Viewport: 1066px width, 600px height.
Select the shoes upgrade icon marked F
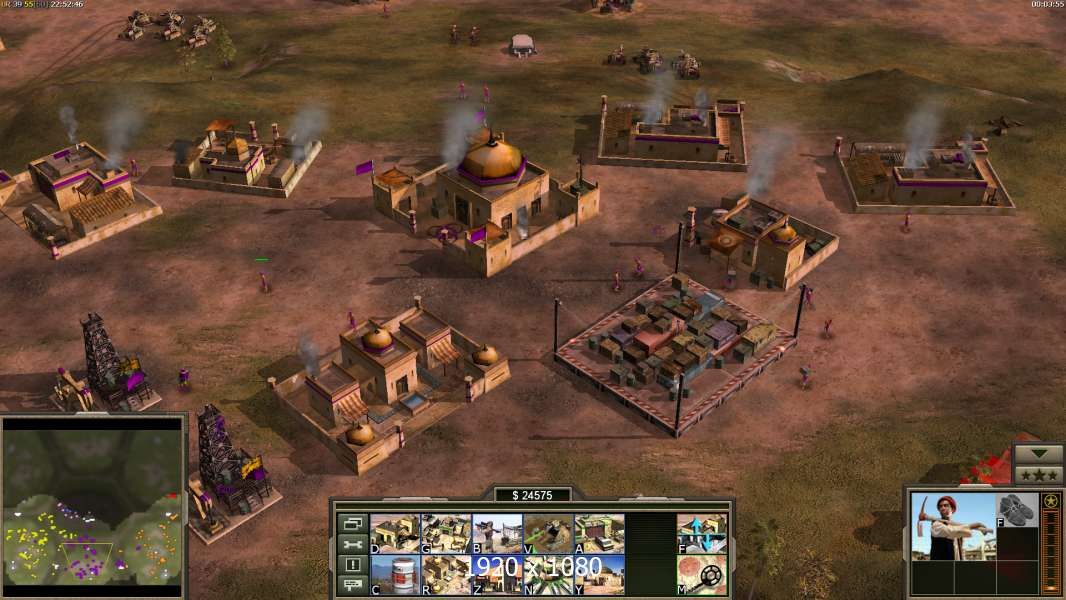coord(1018,509)
